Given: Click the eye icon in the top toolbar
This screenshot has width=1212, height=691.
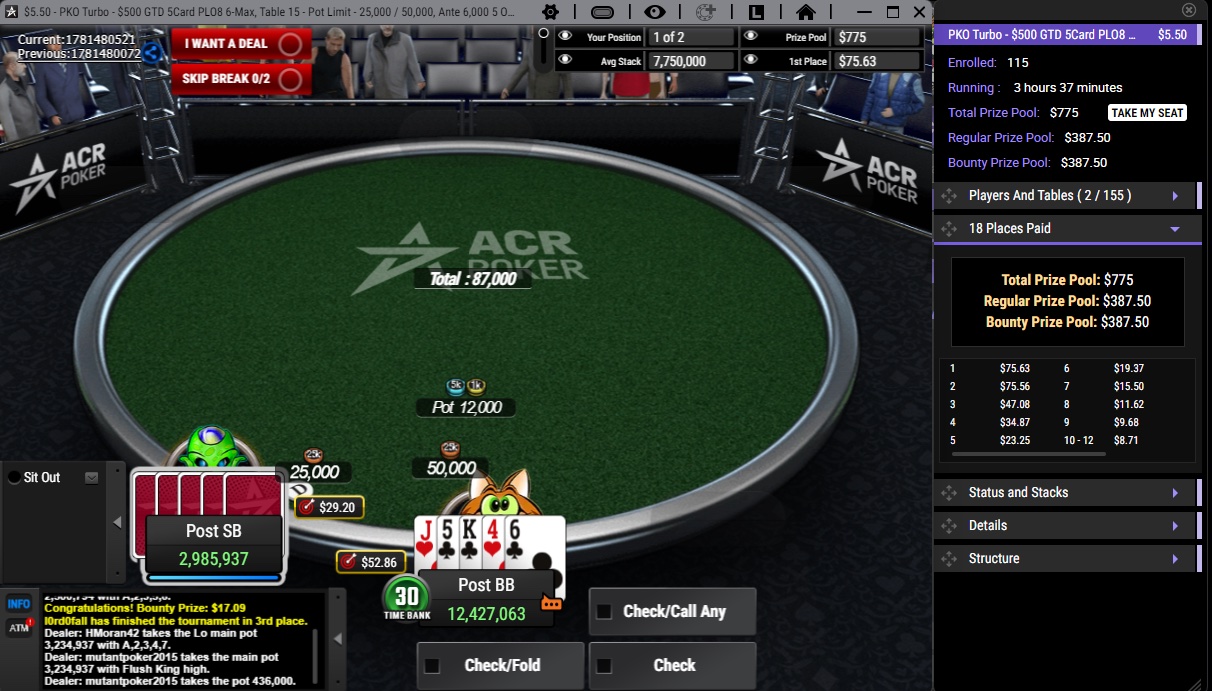Looking at the screenshot, I should pyautogui.click(x=655, y=12).
